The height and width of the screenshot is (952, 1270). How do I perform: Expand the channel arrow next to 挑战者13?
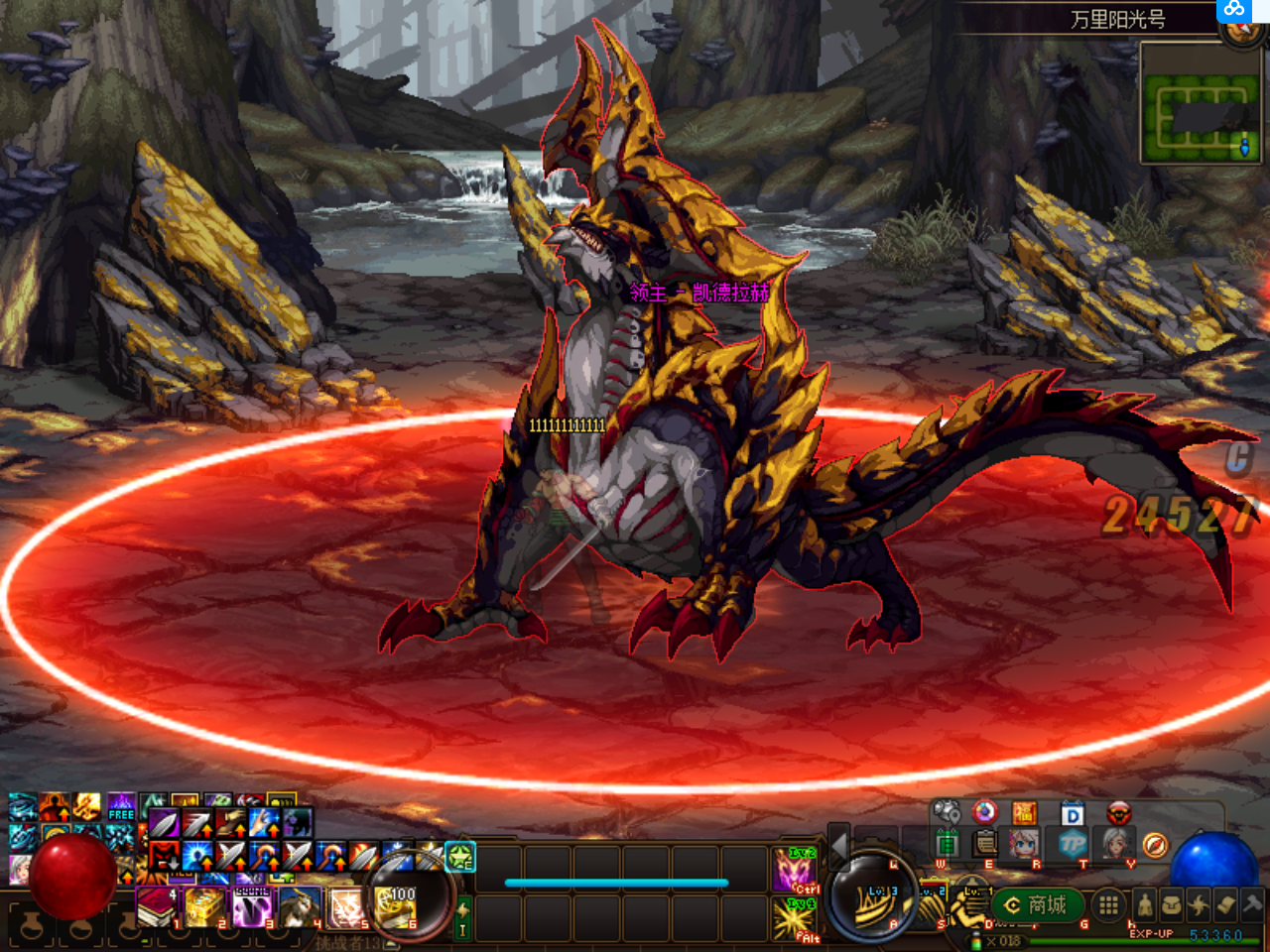point(390,942)
